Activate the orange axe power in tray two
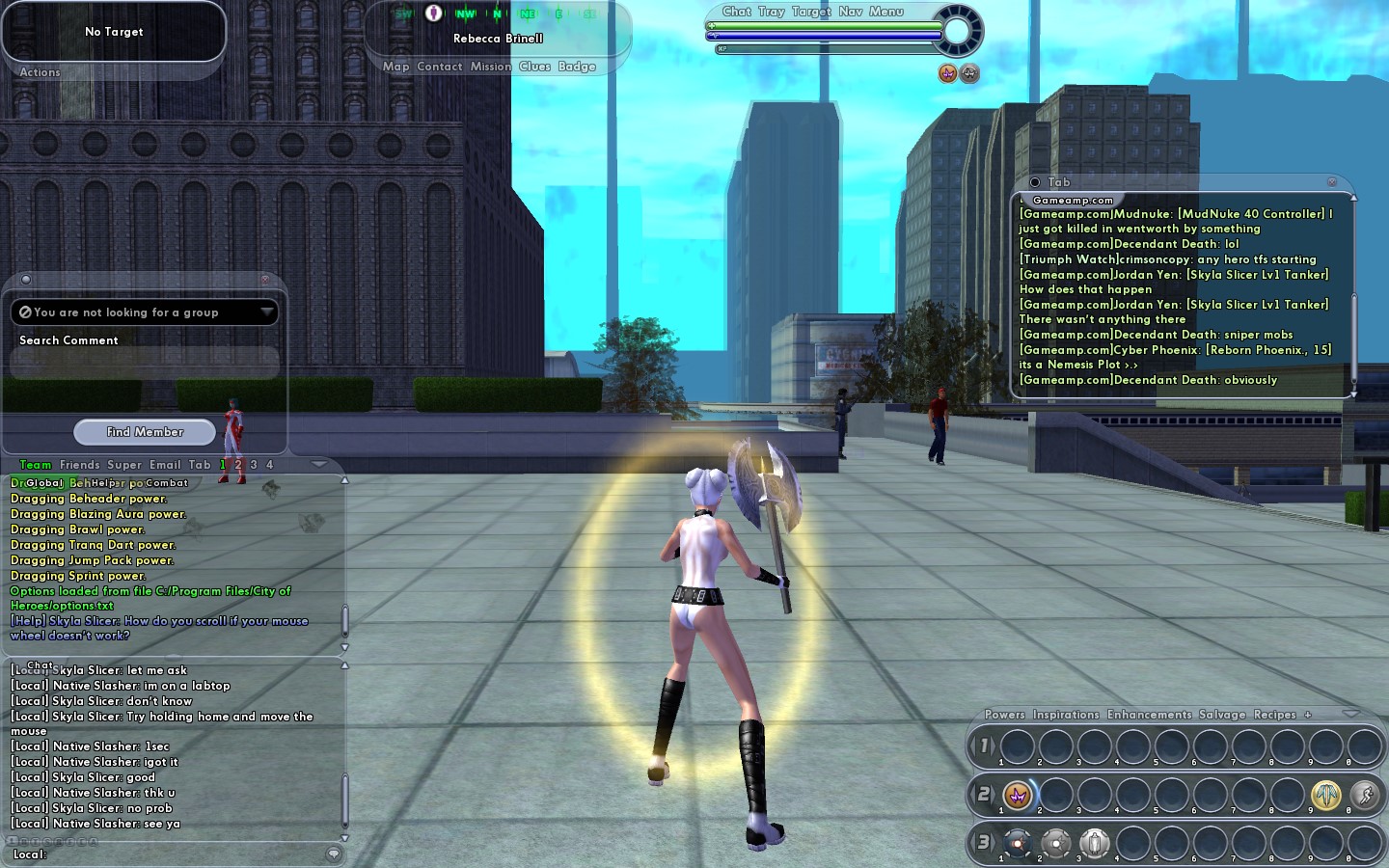This screenshot has height=868, width=1389. 1017,795
